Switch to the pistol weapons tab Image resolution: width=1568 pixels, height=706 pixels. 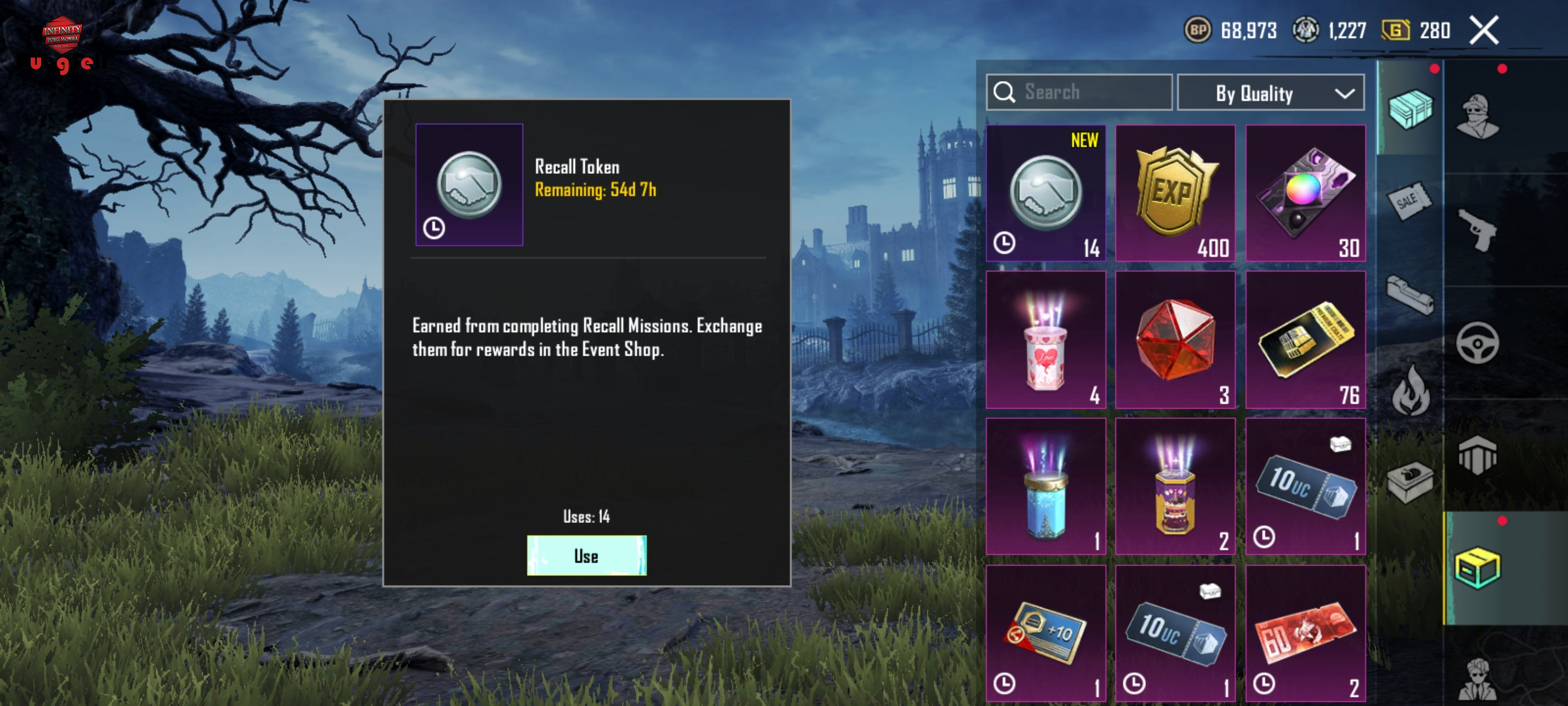coord(1478,229)
